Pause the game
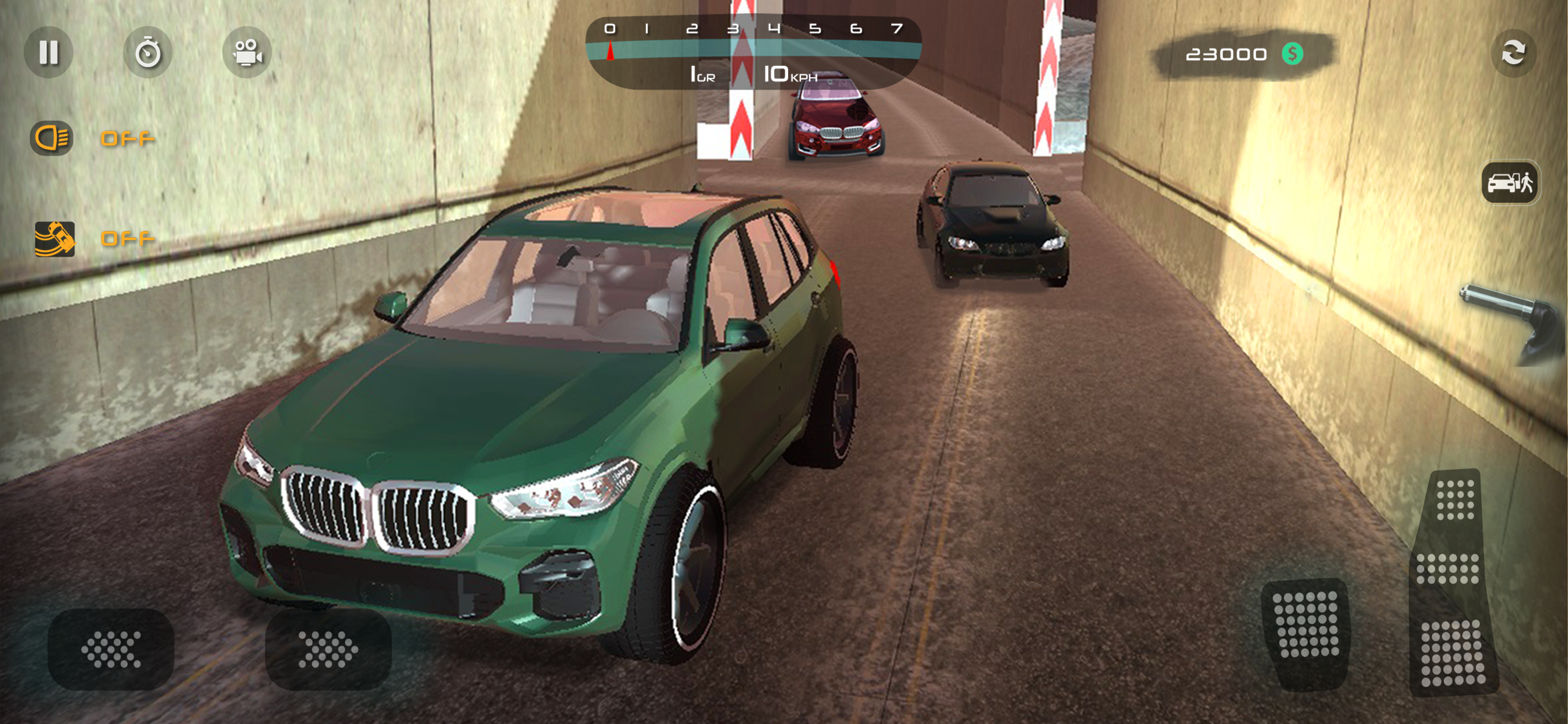 pos(48,52)
